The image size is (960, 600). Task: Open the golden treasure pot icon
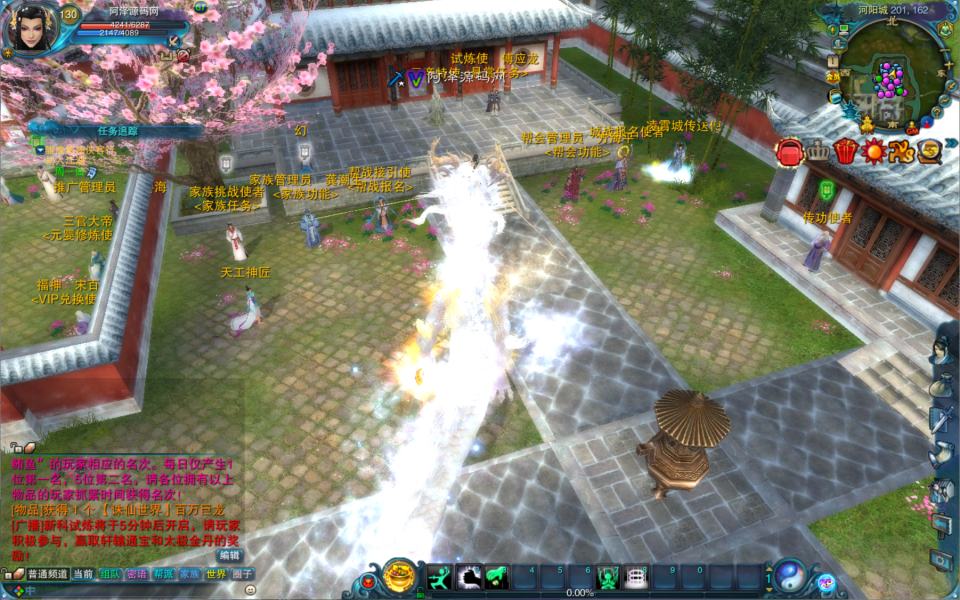[x=400, y=577]
